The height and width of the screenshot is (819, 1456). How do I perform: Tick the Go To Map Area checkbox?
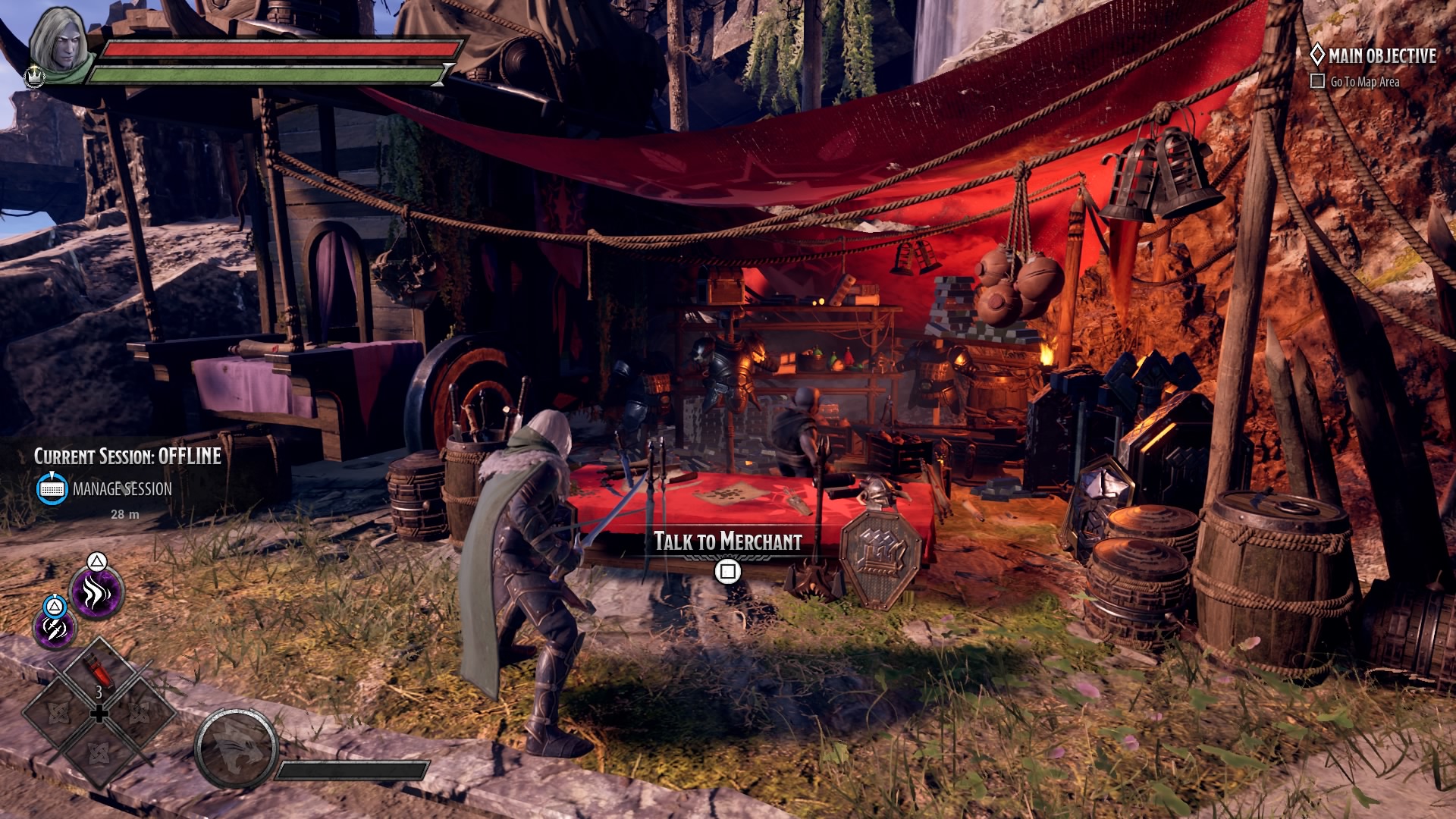pyautogui.click(x=1318, y=81)
